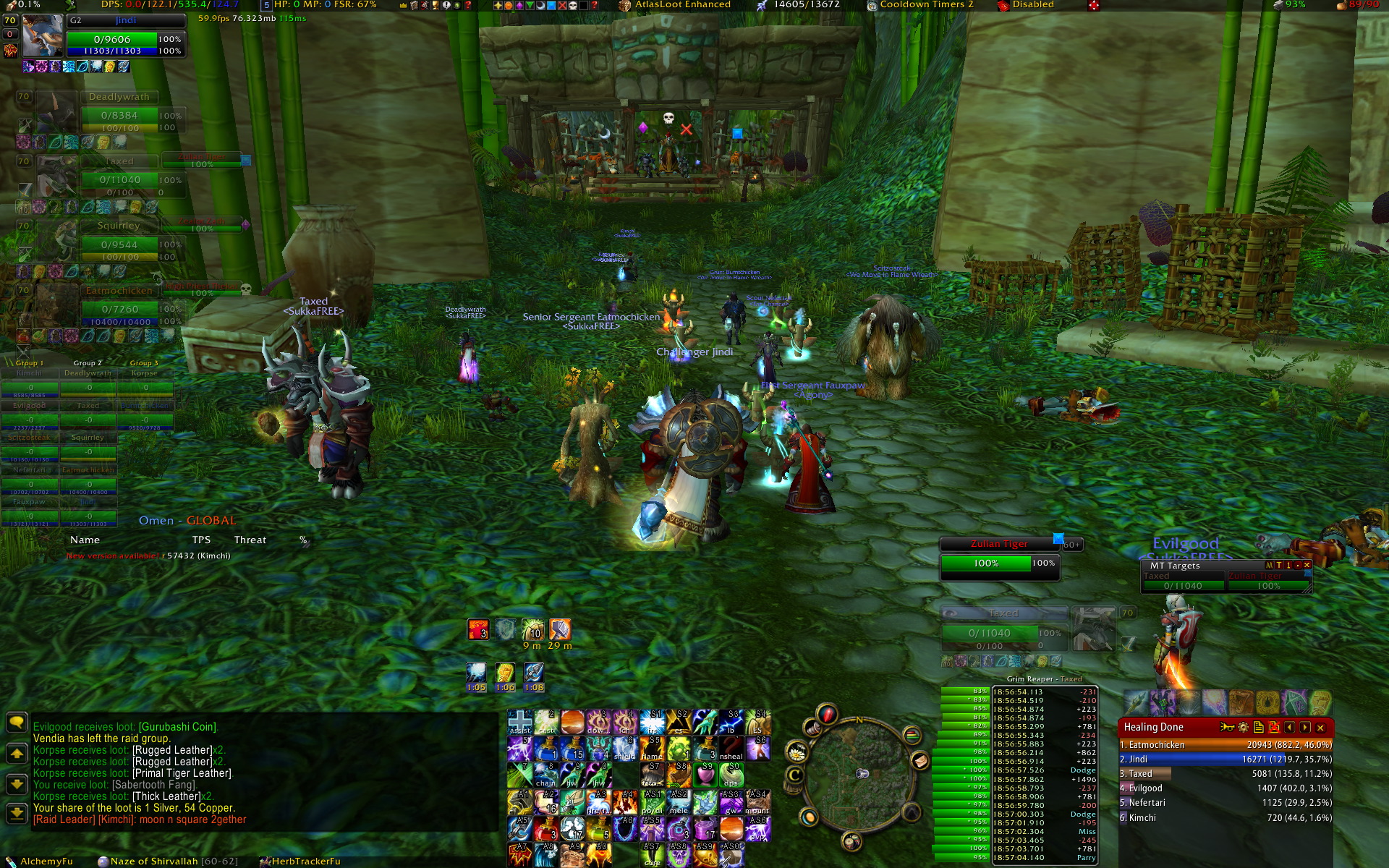Open Healing Done meter gear settings

[x=1243, y=728]
